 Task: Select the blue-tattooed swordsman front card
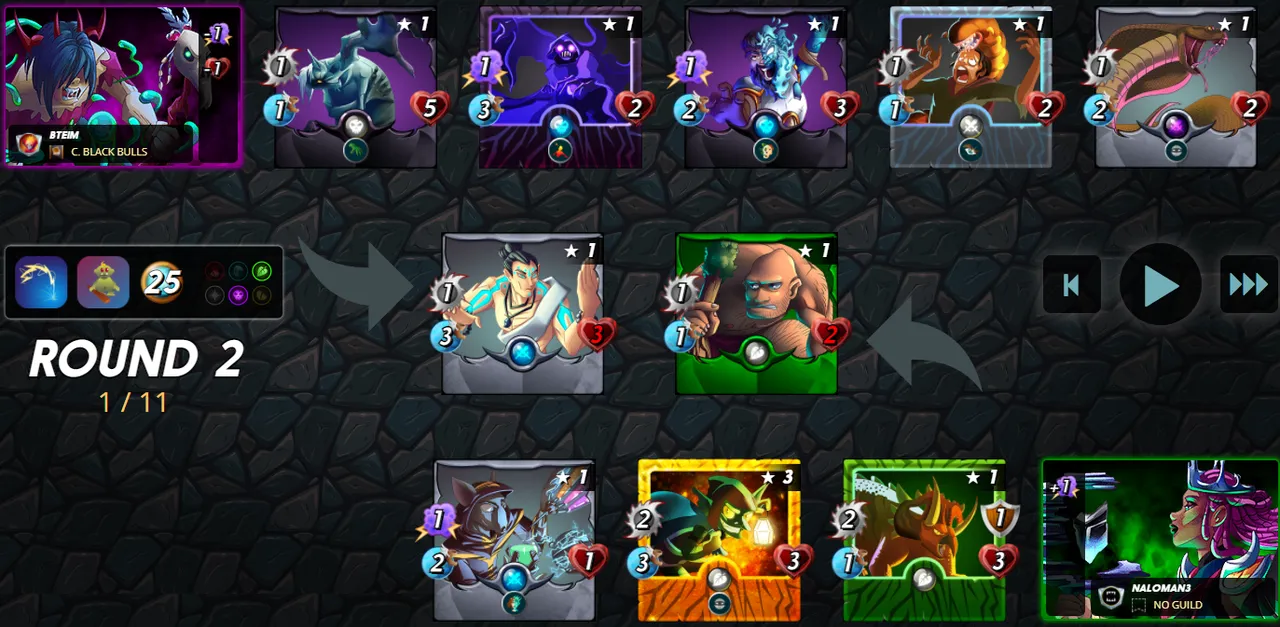522,313
